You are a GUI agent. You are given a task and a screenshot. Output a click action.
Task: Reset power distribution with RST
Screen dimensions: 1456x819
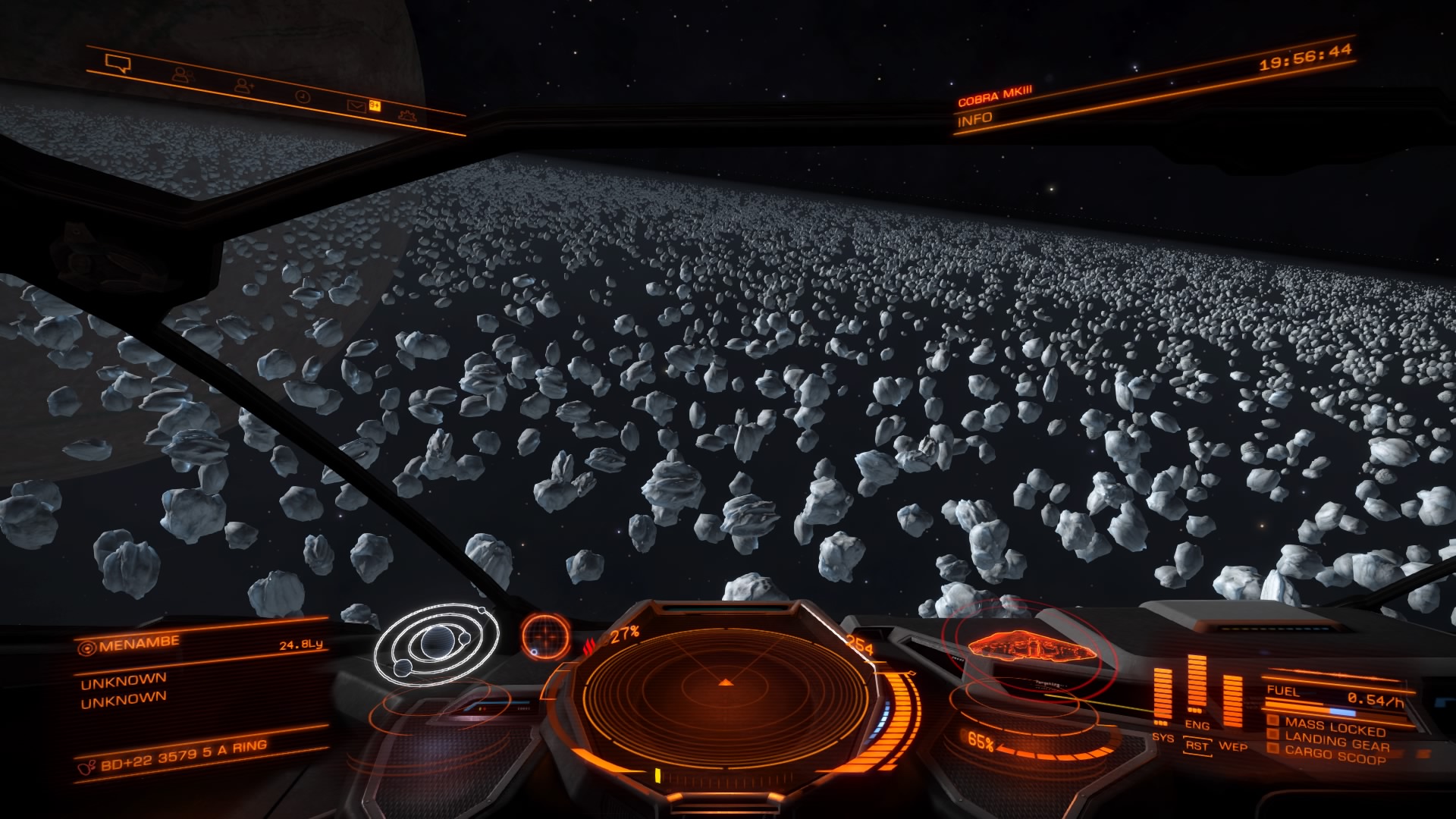point(1197,746)
